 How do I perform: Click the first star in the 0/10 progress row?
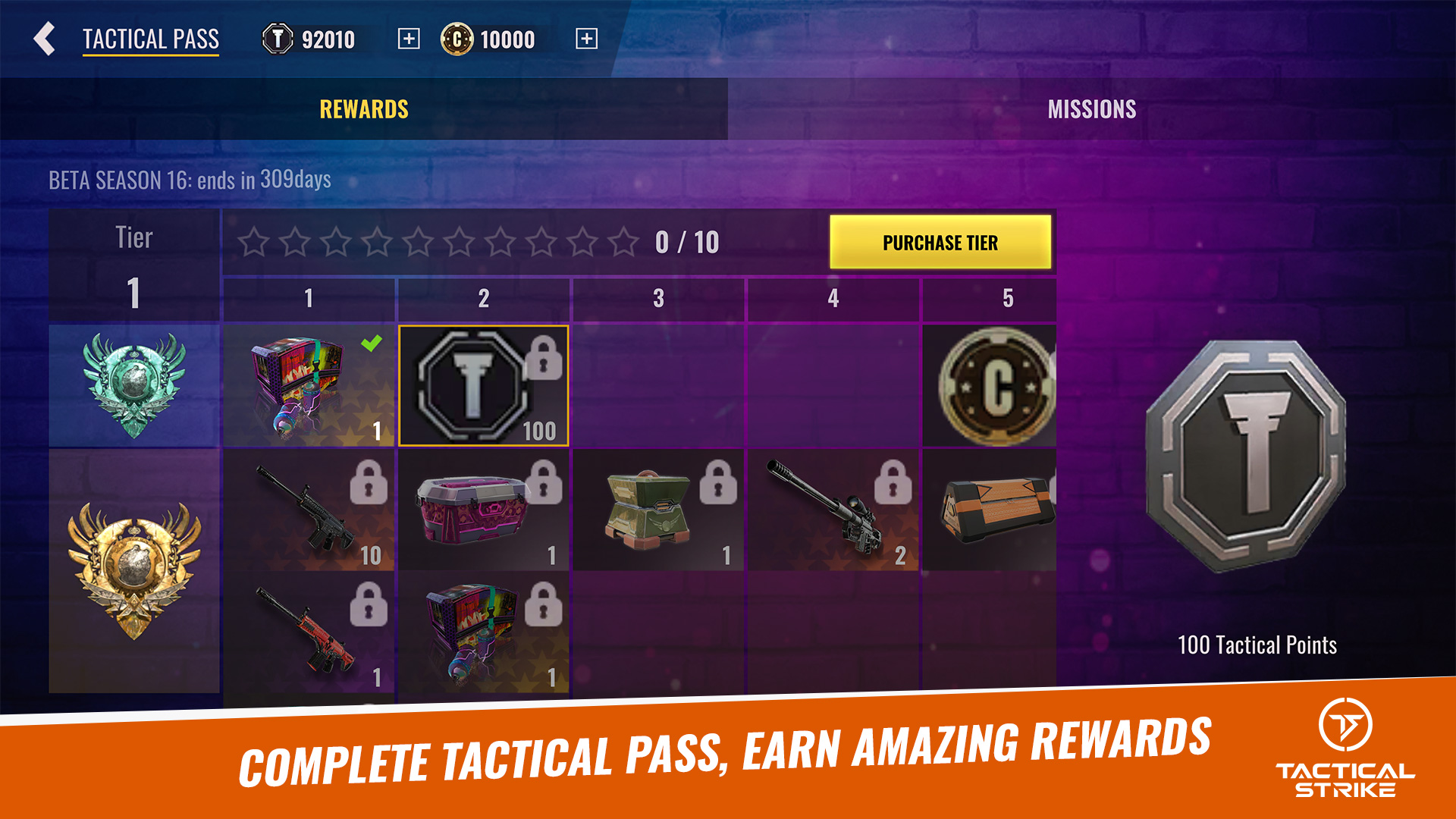pyautogui.click(x=252, y=242)
